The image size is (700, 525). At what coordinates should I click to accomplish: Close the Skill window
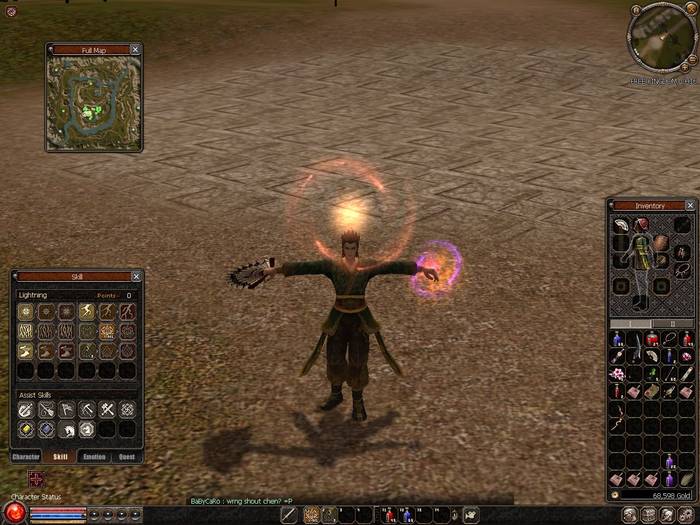click(x=136, y=276)
